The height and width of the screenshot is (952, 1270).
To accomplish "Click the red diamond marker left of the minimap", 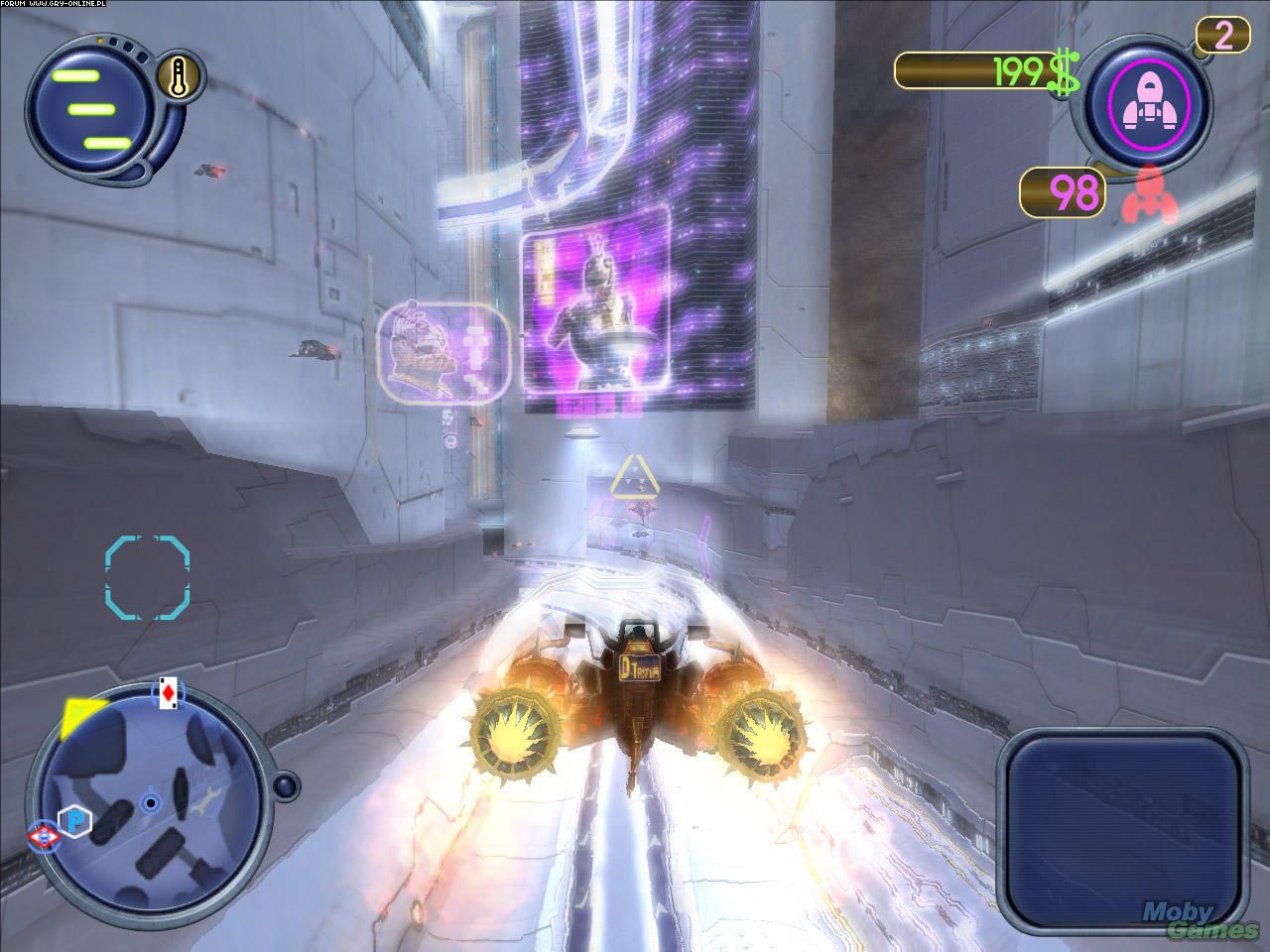I will tap(42, 838).
